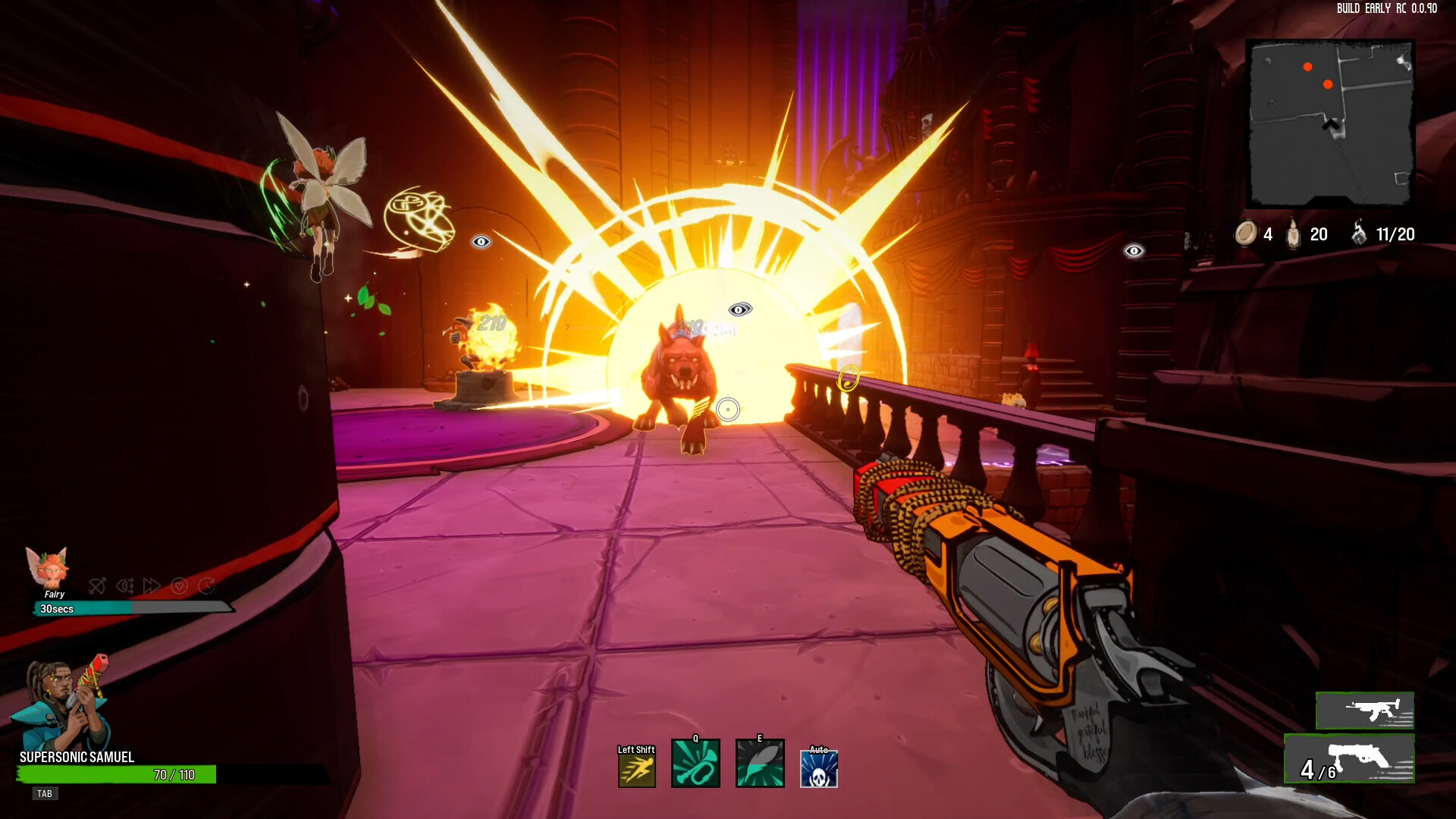Select the fast-forward fairy perk icon

(x=152, y=585)
